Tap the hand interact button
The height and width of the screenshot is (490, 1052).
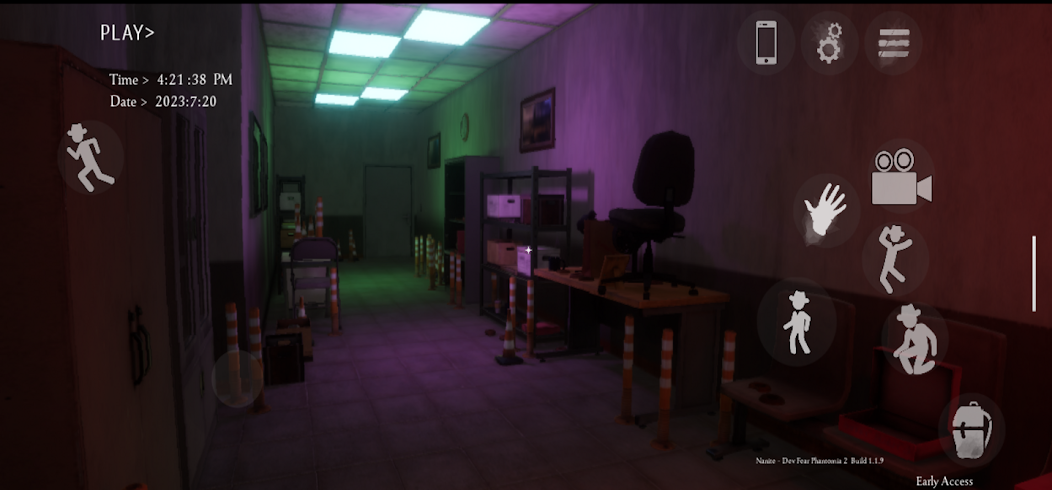[826, 211]
